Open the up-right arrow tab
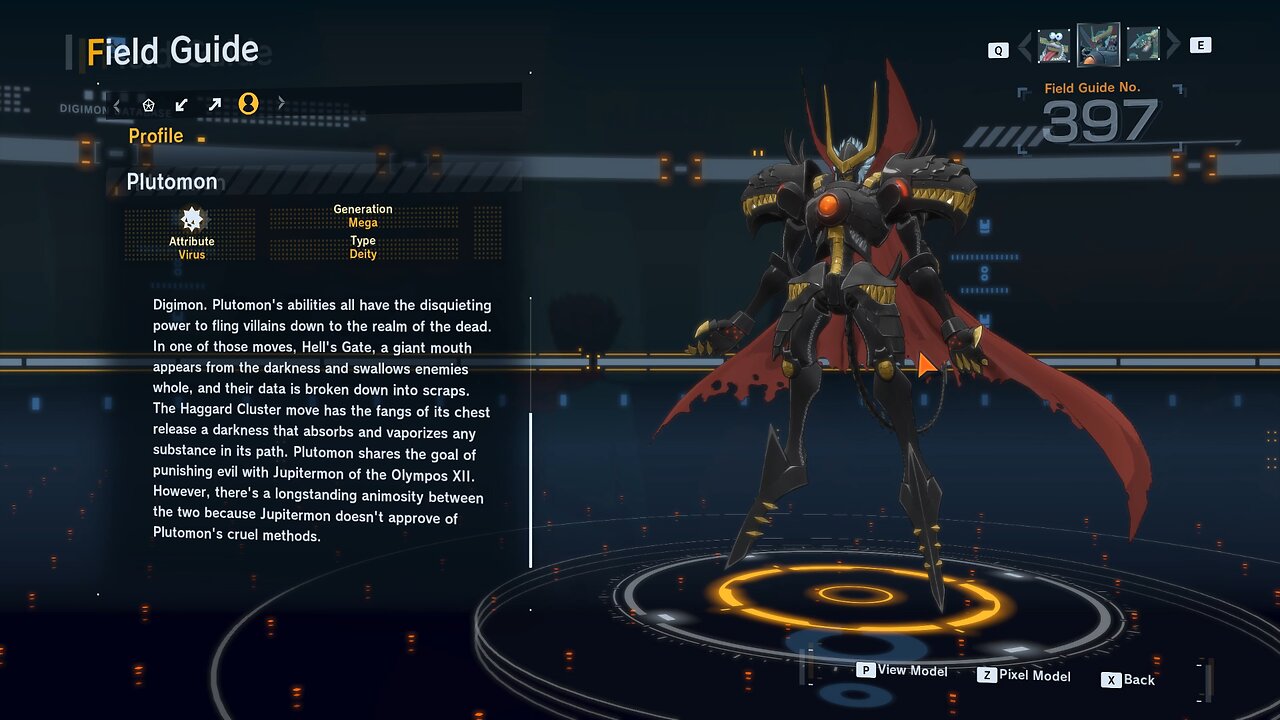The height and width of the screenshot is (720, 1280). (214, 104)
